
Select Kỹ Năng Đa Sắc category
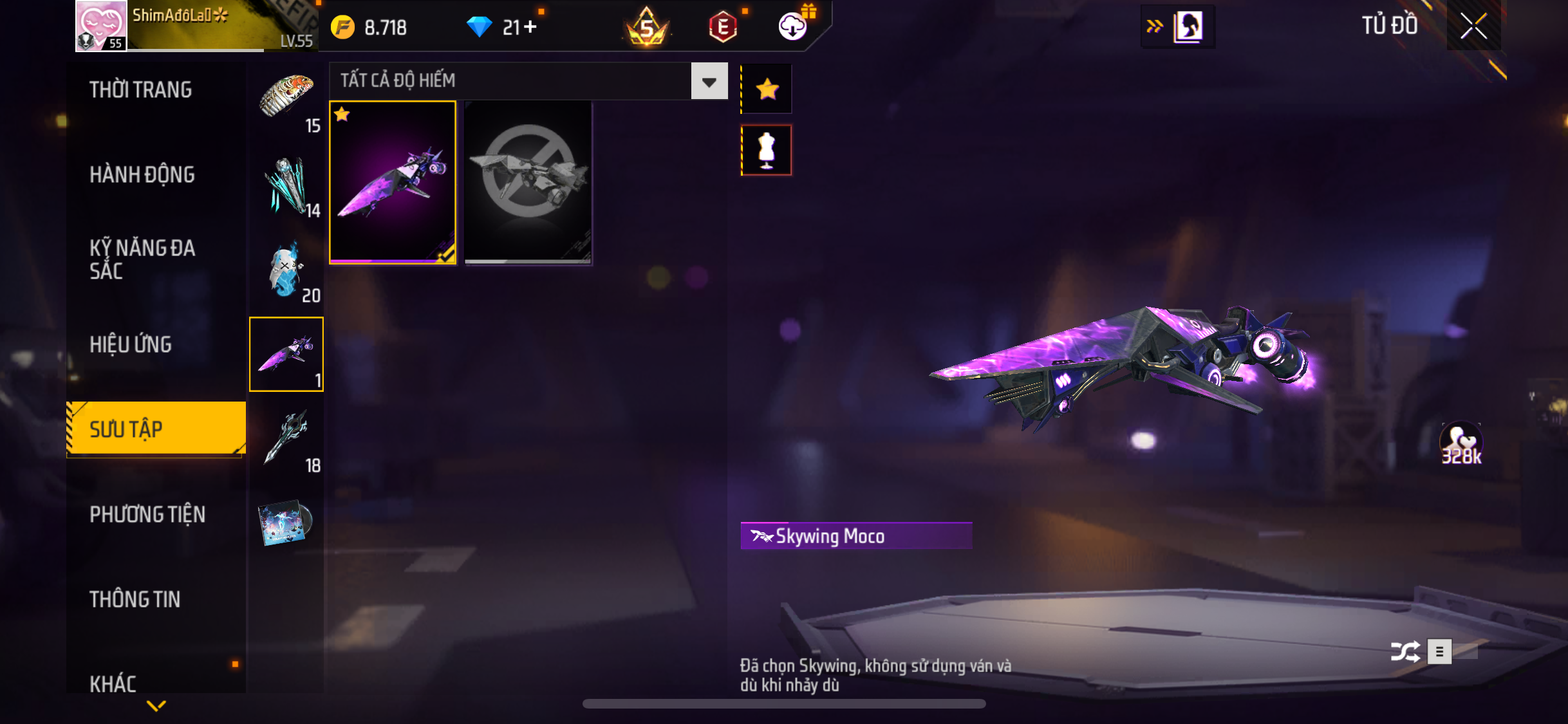click(x=142, y=259)
